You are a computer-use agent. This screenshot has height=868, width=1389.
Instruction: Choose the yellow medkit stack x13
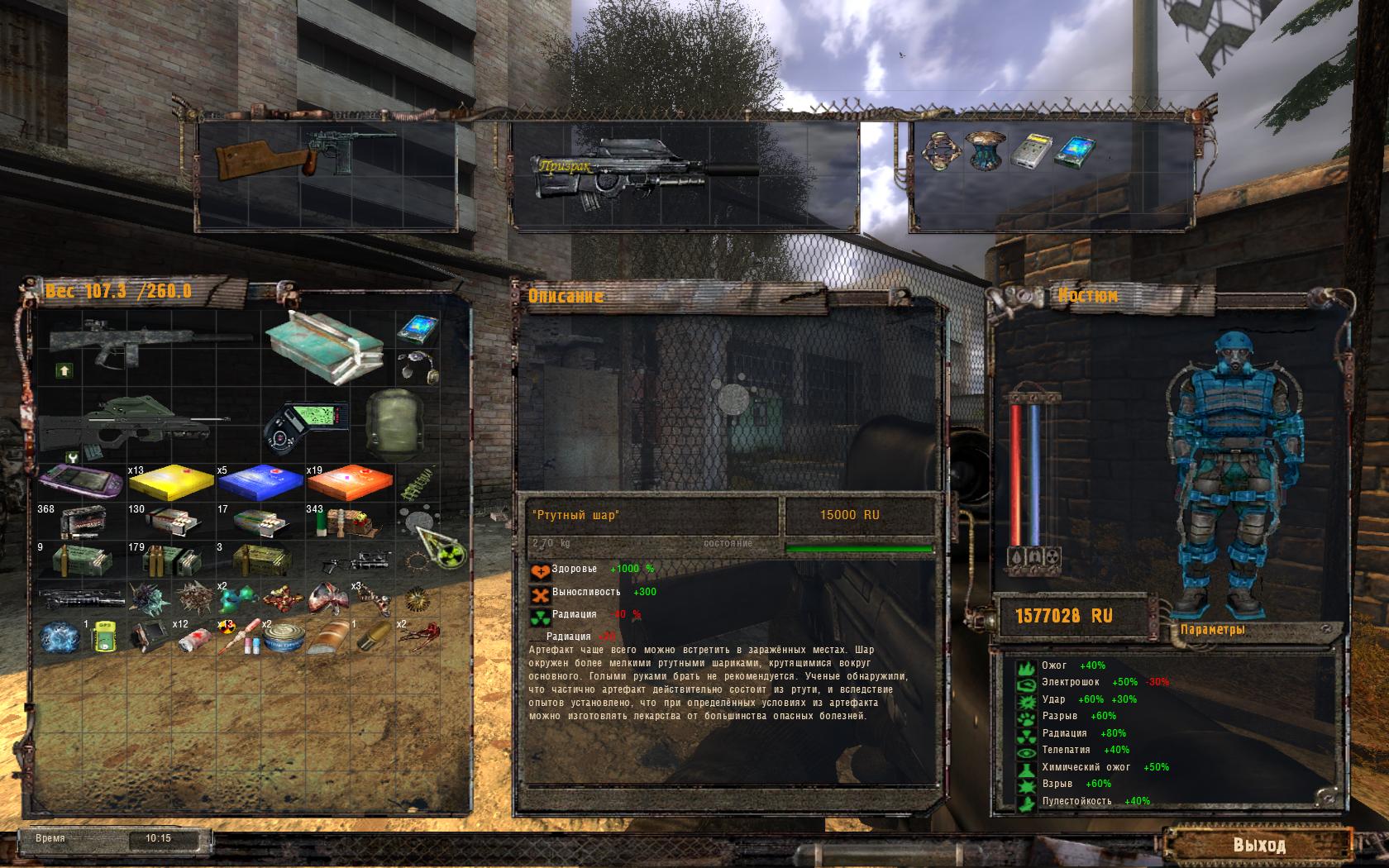pos(171,482)
